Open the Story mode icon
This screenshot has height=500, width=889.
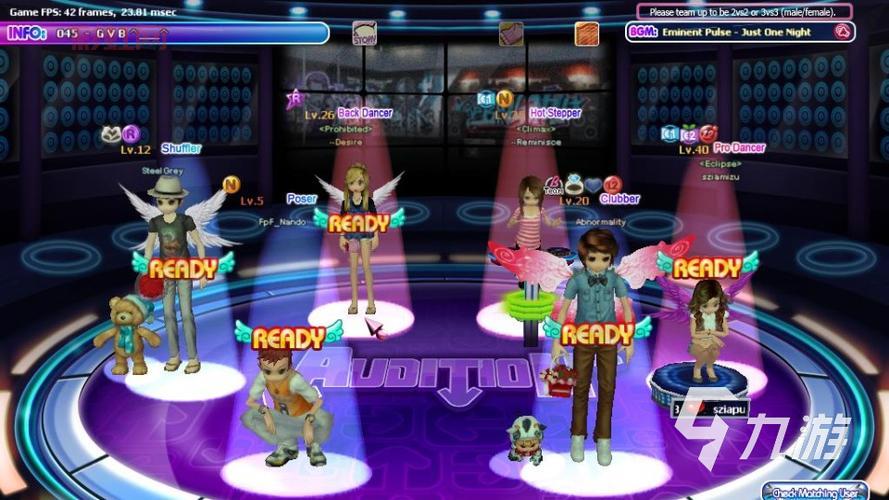tap(364, 34)
